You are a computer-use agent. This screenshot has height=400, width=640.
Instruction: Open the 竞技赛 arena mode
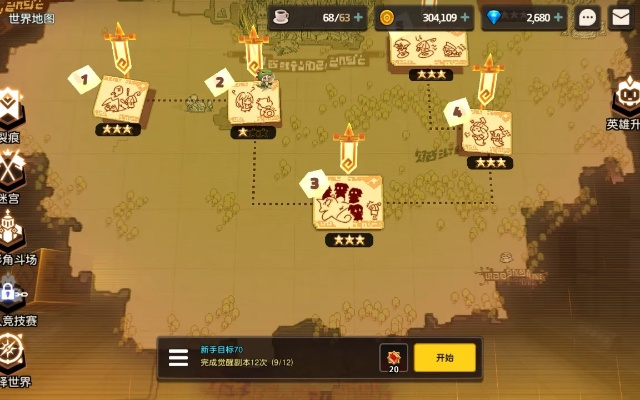click(10, 297)
